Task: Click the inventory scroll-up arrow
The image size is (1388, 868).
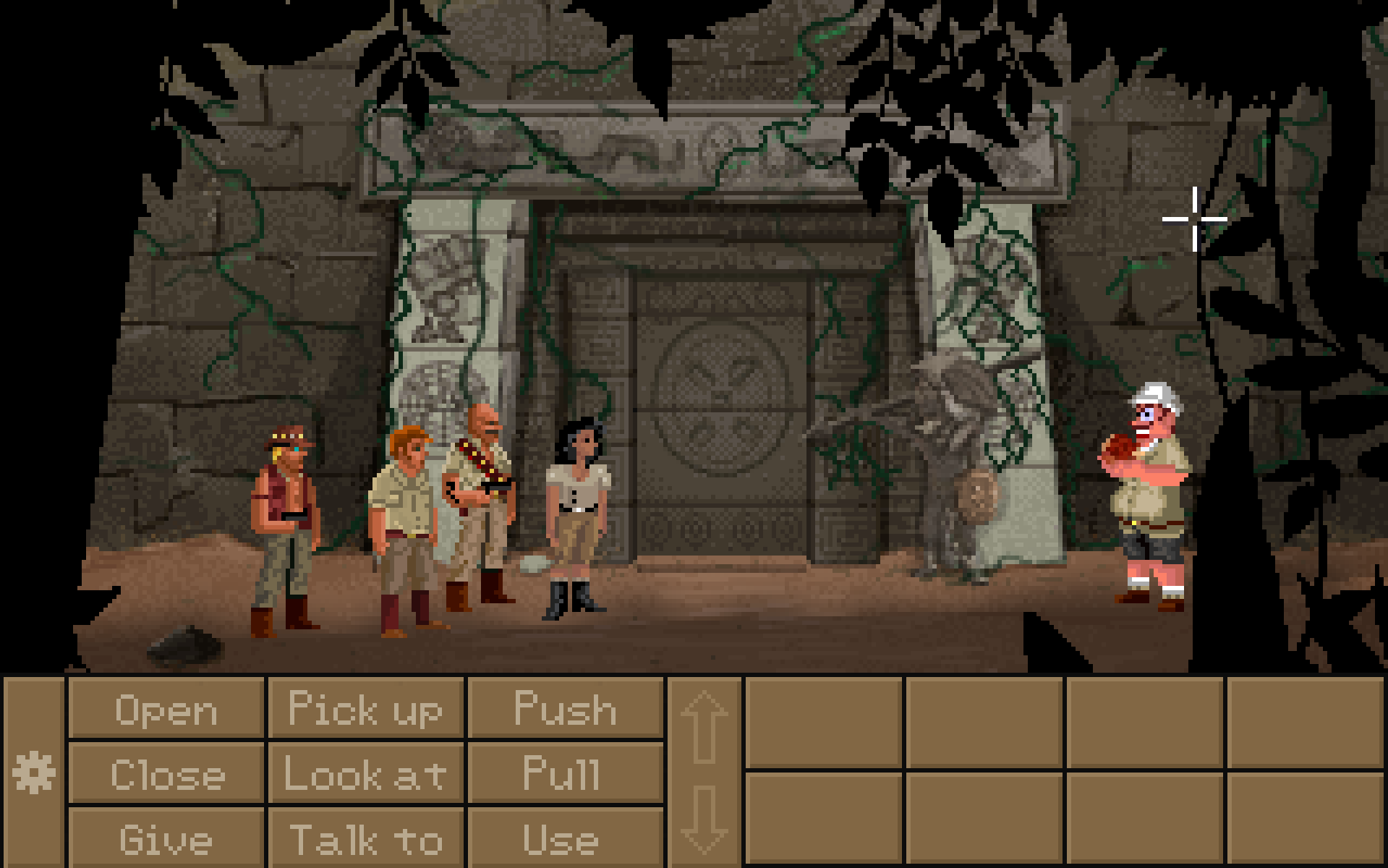Action: (703, 727)
